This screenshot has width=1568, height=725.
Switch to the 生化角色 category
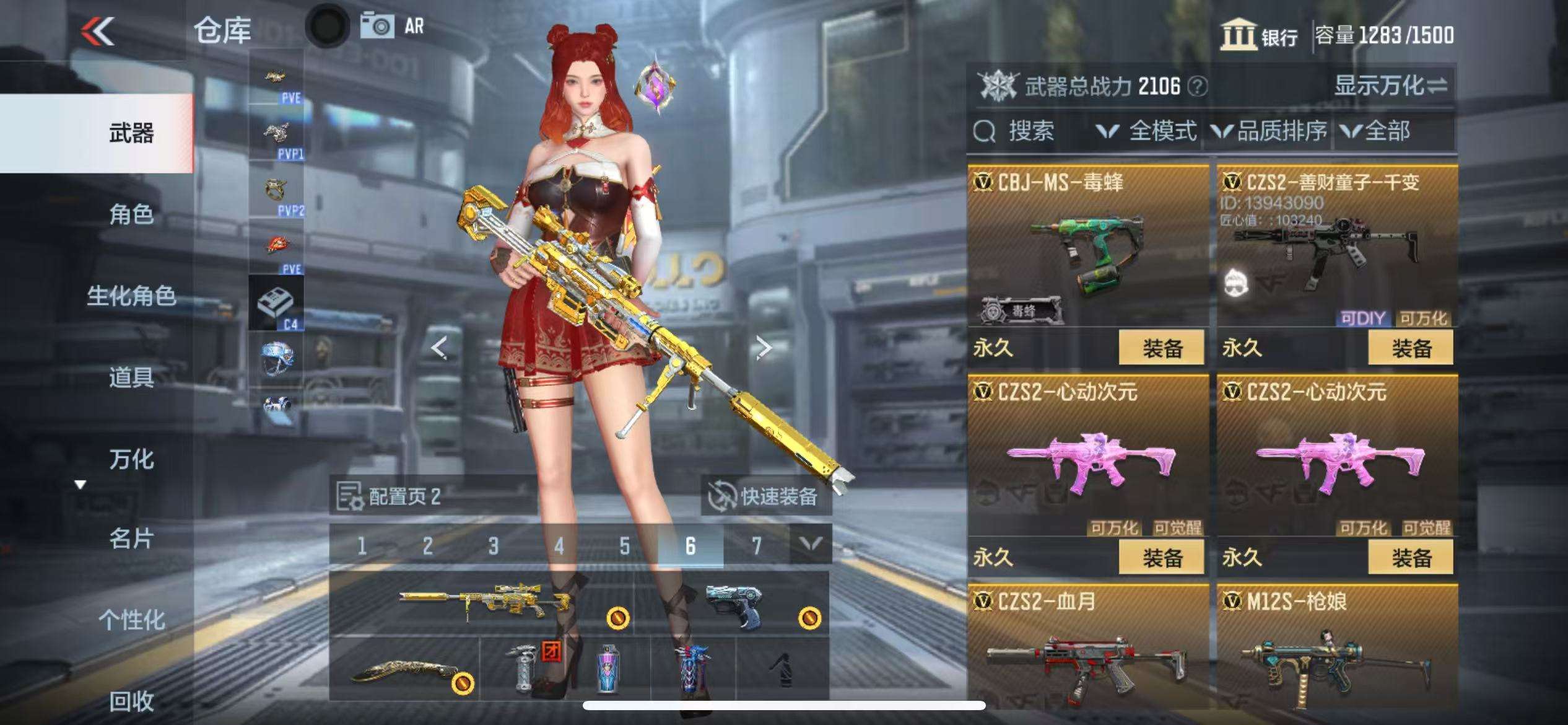[131, 296]
